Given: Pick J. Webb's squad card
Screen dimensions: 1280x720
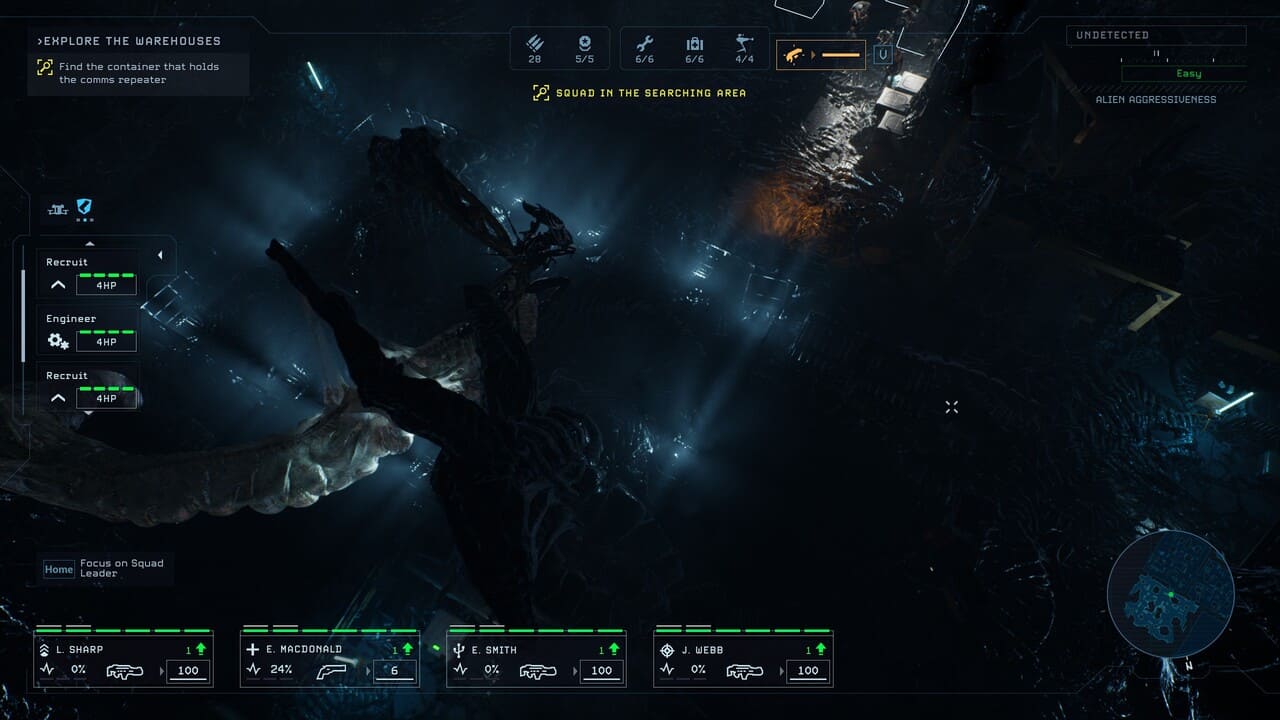Looking at the screenshot, I should pos(743,659).
